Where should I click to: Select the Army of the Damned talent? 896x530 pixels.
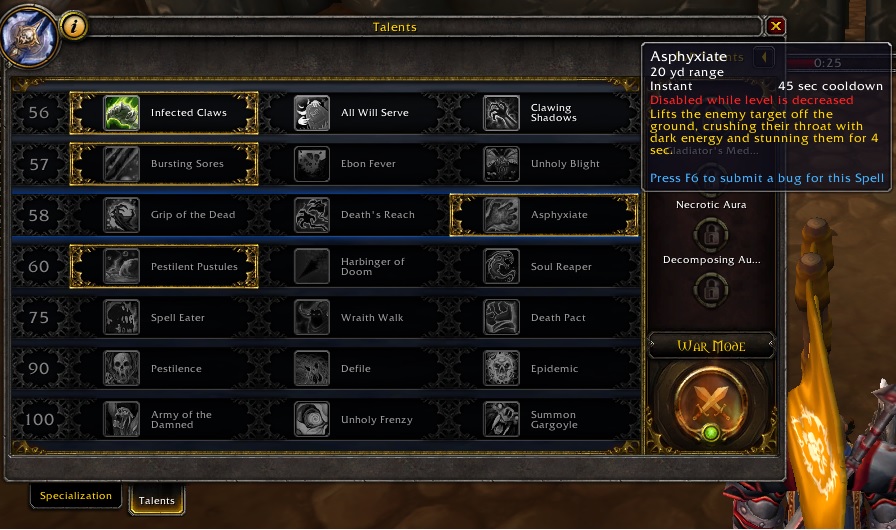pyautogui.click(x=164, y=419)
